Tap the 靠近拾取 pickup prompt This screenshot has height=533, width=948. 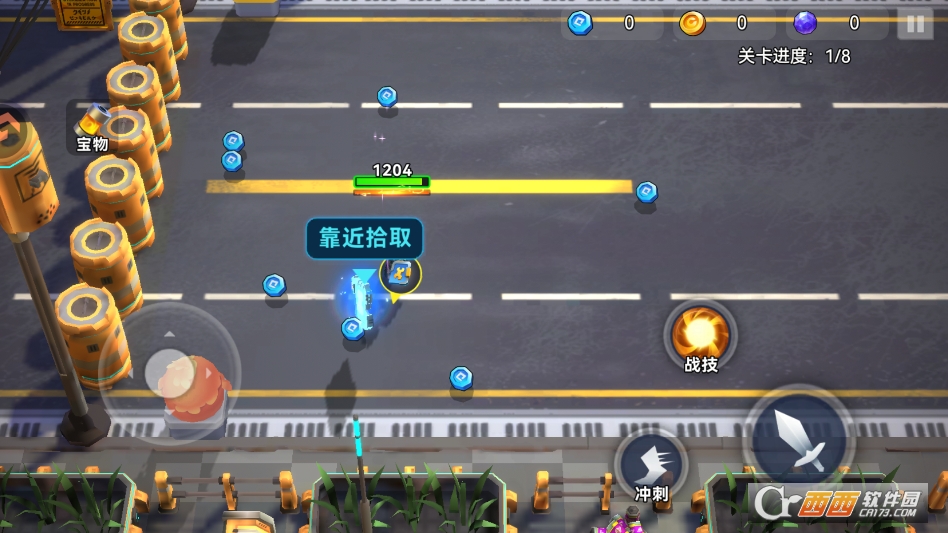click(365, 238)
